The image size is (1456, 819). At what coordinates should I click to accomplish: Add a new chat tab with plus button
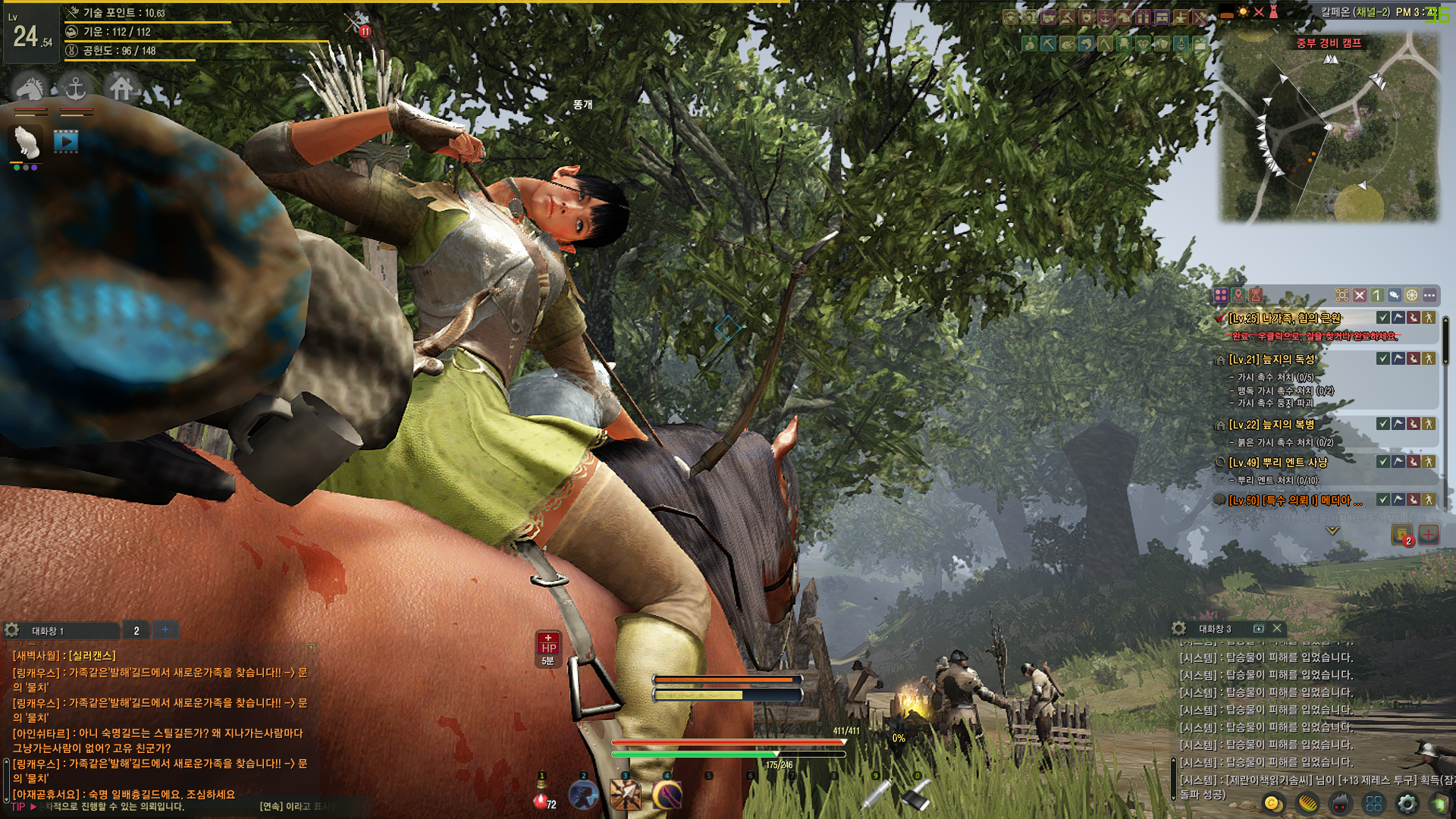pyautogui.click(x=165, y=629)
